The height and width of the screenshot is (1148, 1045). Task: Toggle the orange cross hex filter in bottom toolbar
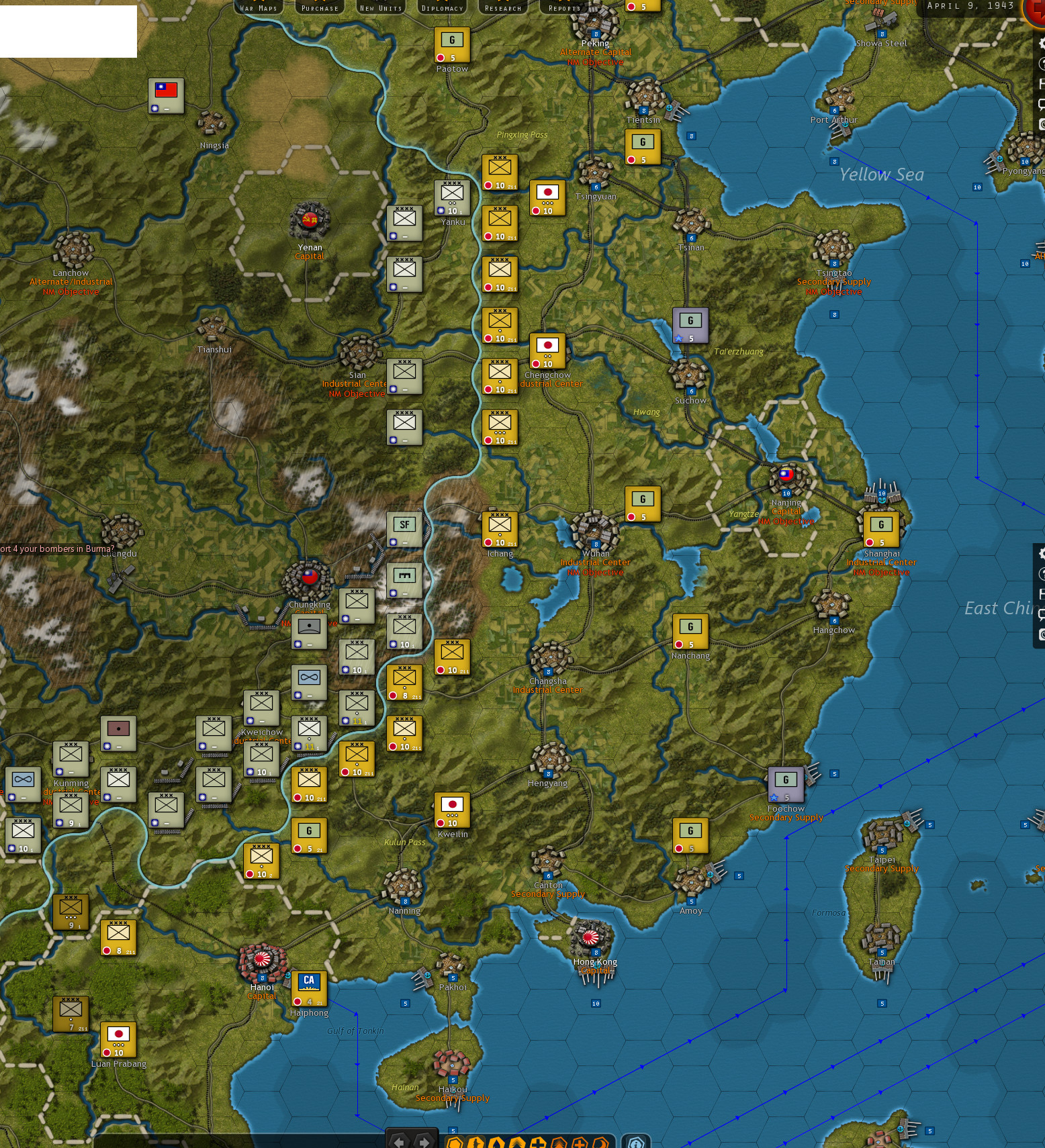pos(580,1141)
